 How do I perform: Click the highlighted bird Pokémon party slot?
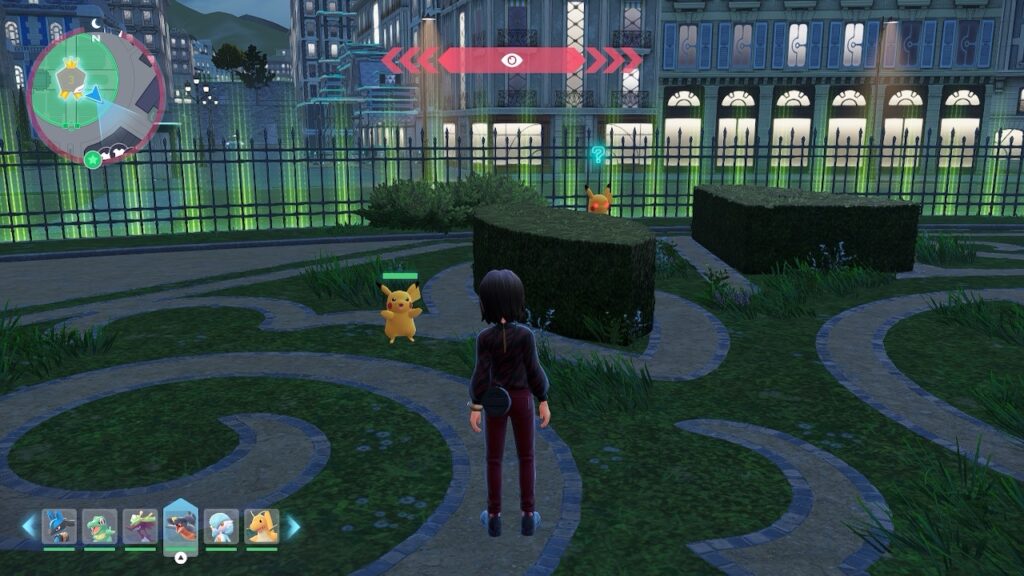click(x=181, y=524)
